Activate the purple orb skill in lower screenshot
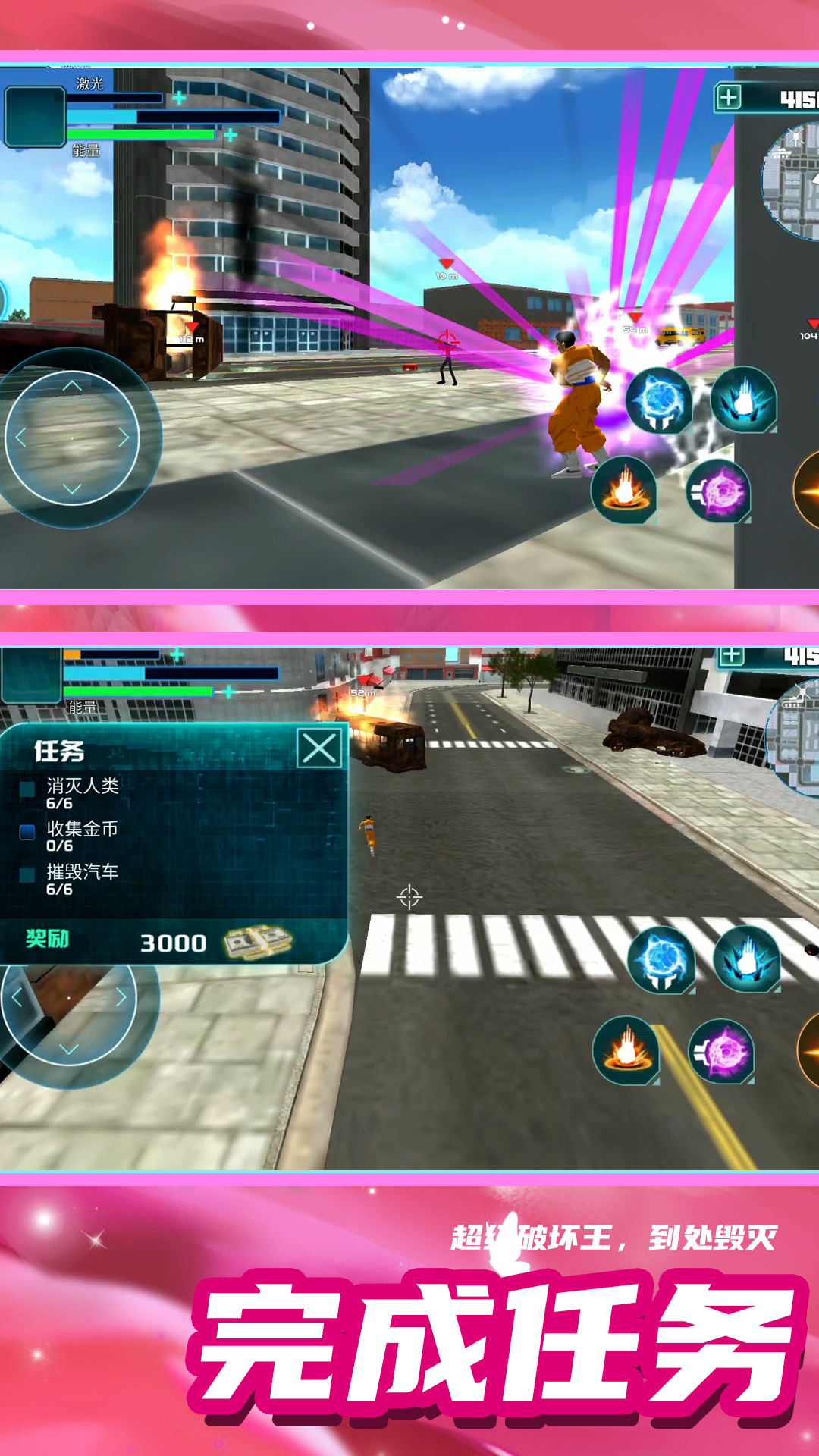819x1456 pixels. [721, 1051]
